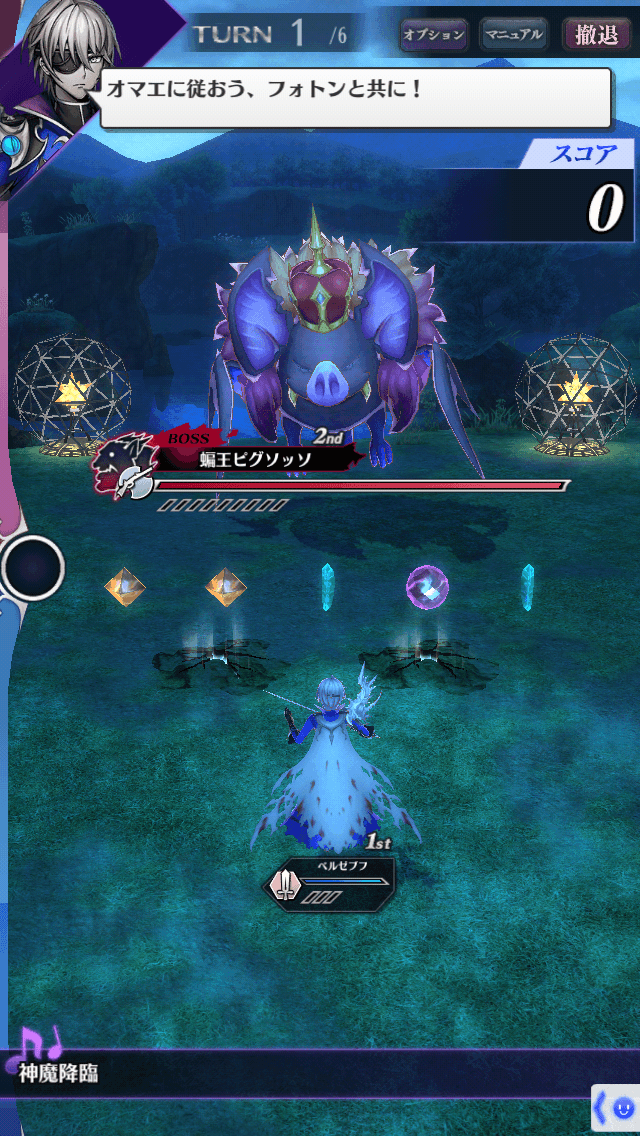The width and height of the screenshot is (640, 1136).
Task: Pick the purple skill photon orb
Action: pos(427,587)
